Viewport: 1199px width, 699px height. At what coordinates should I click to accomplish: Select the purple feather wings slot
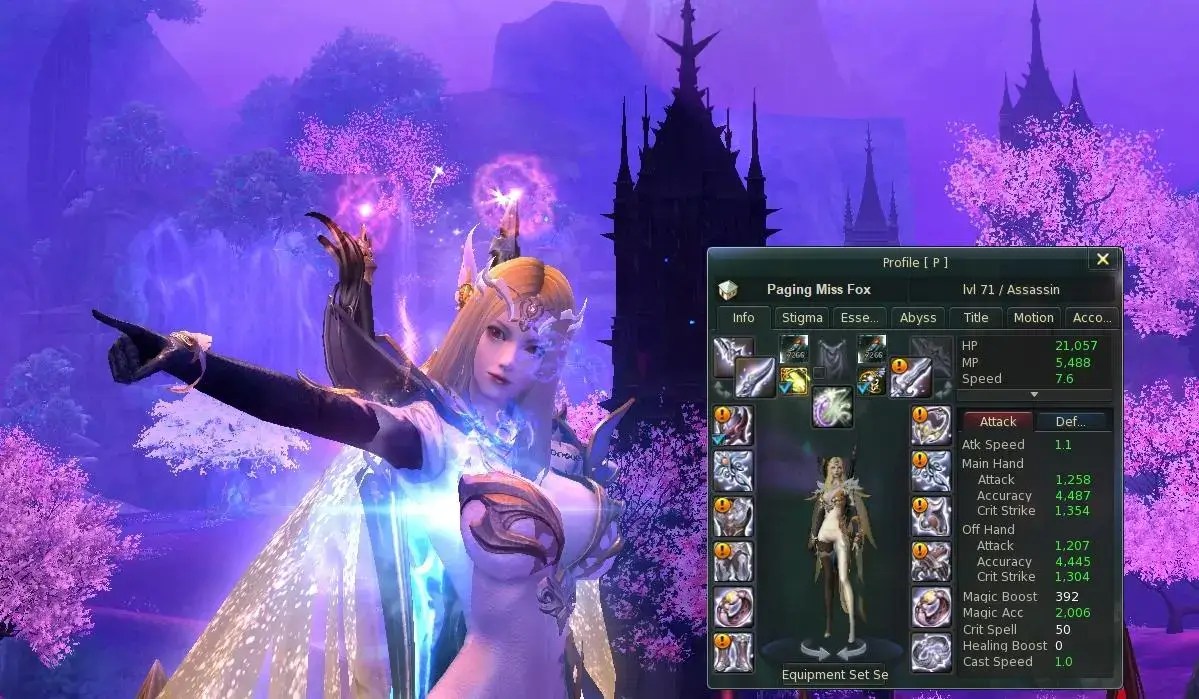(x=830, y=408)
